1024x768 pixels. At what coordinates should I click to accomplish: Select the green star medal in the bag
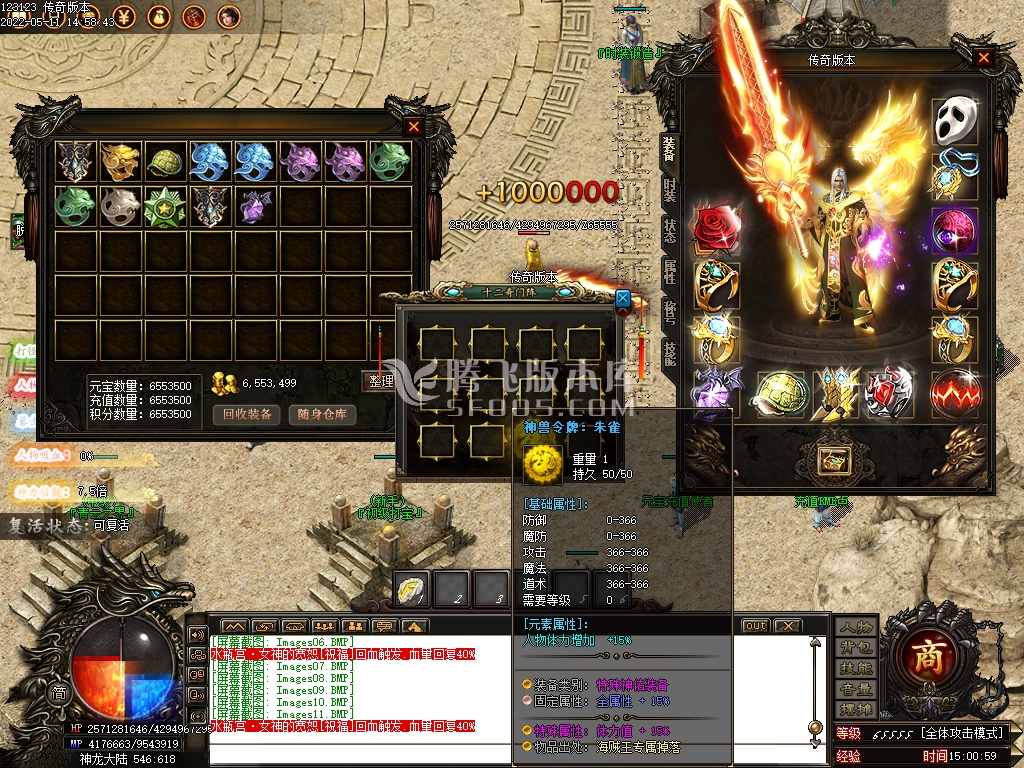click(x=164, y=205)
